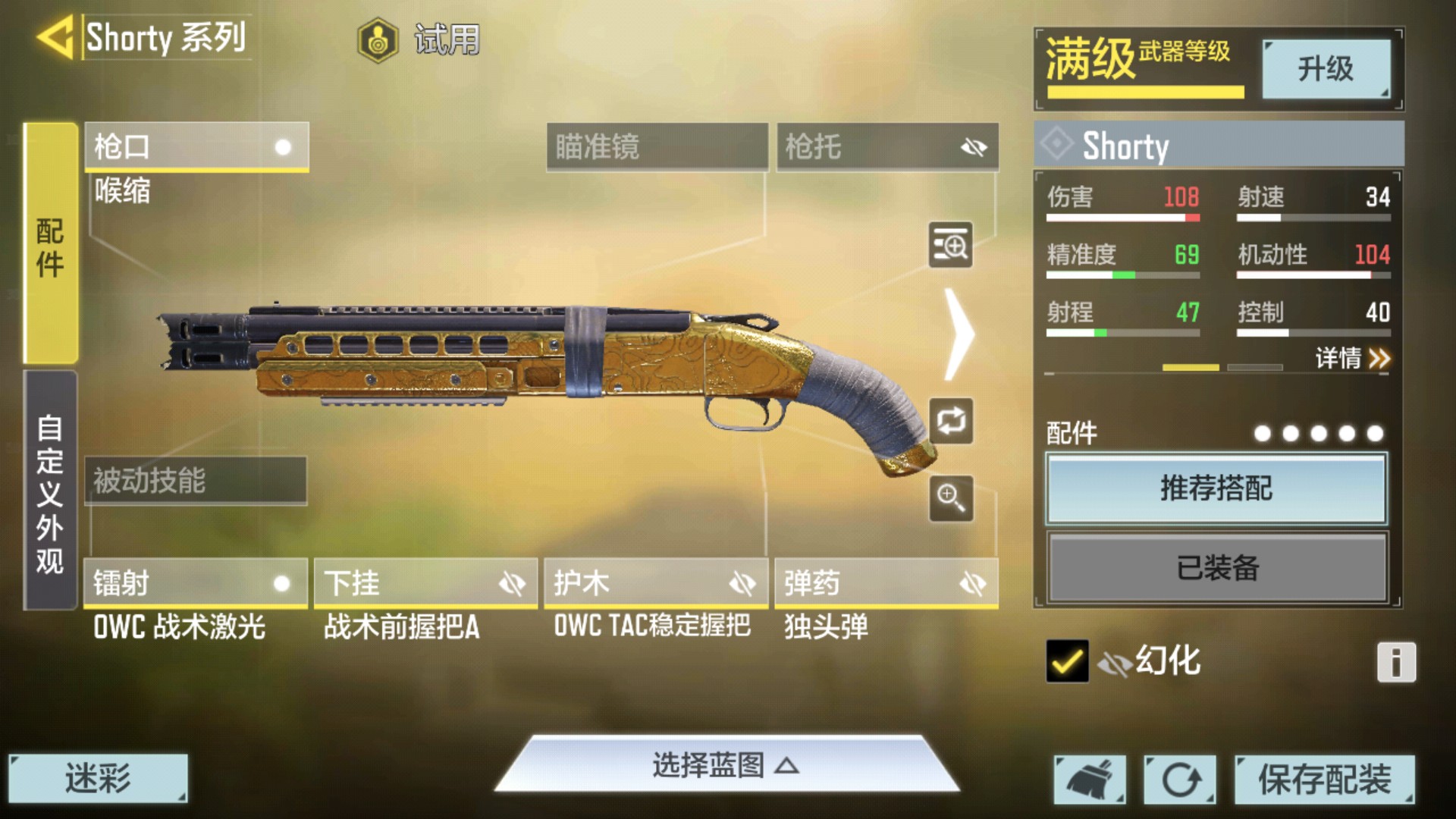Choose the 弹药 ammunition slot
1456x819 pixels.
886,583
